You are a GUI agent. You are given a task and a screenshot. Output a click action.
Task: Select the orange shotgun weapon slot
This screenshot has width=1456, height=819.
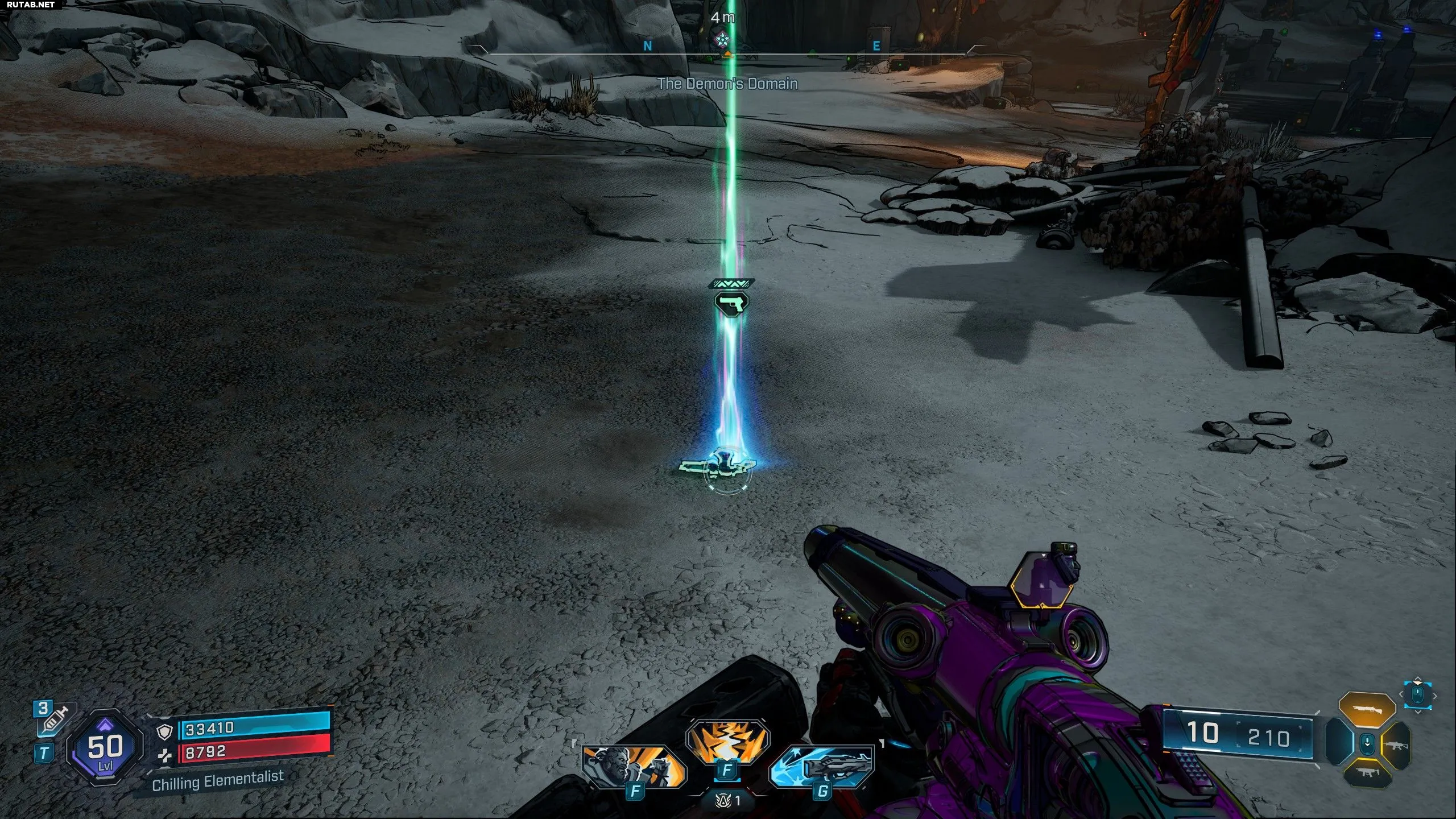click(x=1367, y=710)
